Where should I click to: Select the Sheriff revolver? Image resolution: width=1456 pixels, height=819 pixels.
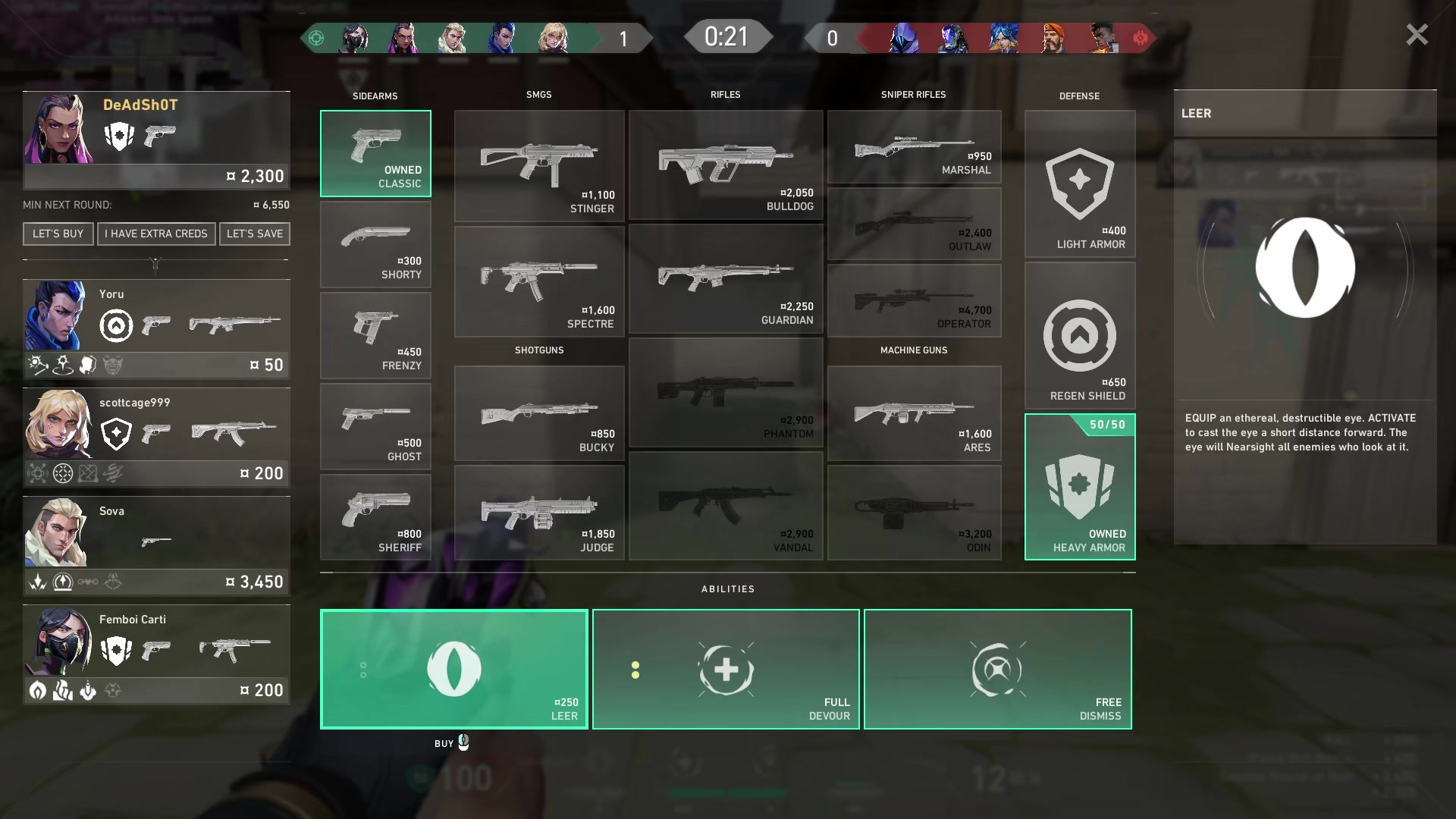[375, 518]
